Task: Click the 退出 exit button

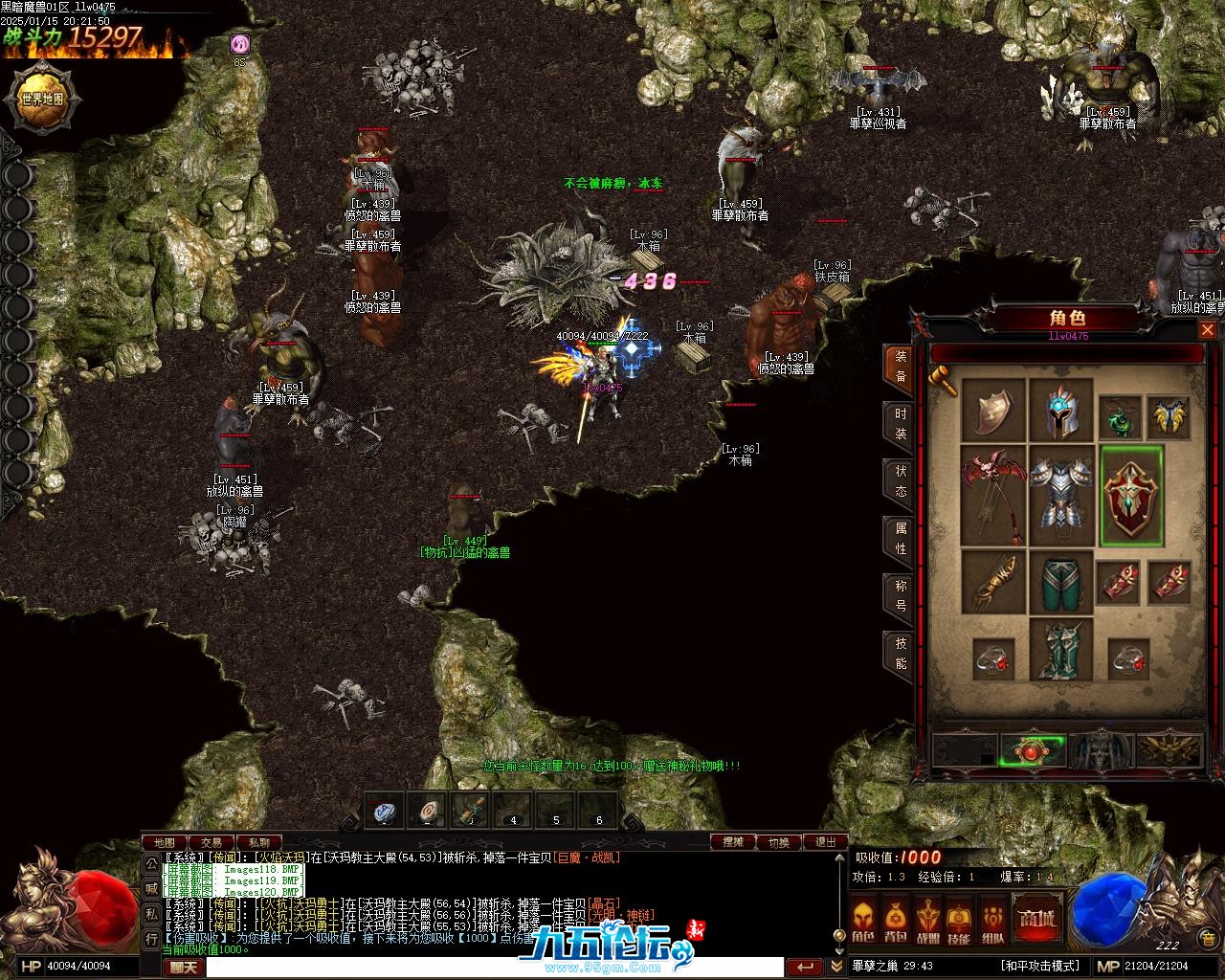Action: click(x=825, y=842)
